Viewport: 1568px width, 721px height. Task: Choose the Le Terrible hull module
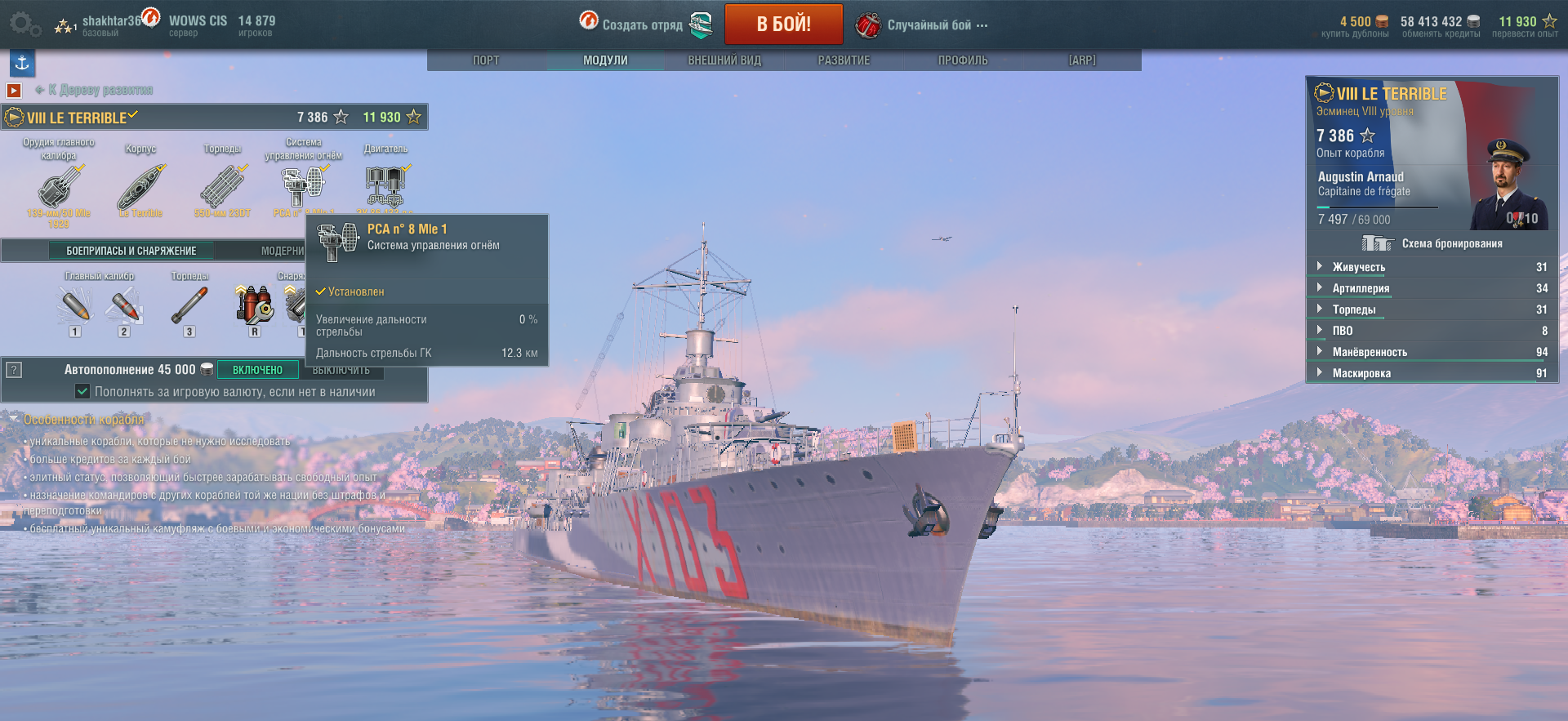tap(140, 187)
